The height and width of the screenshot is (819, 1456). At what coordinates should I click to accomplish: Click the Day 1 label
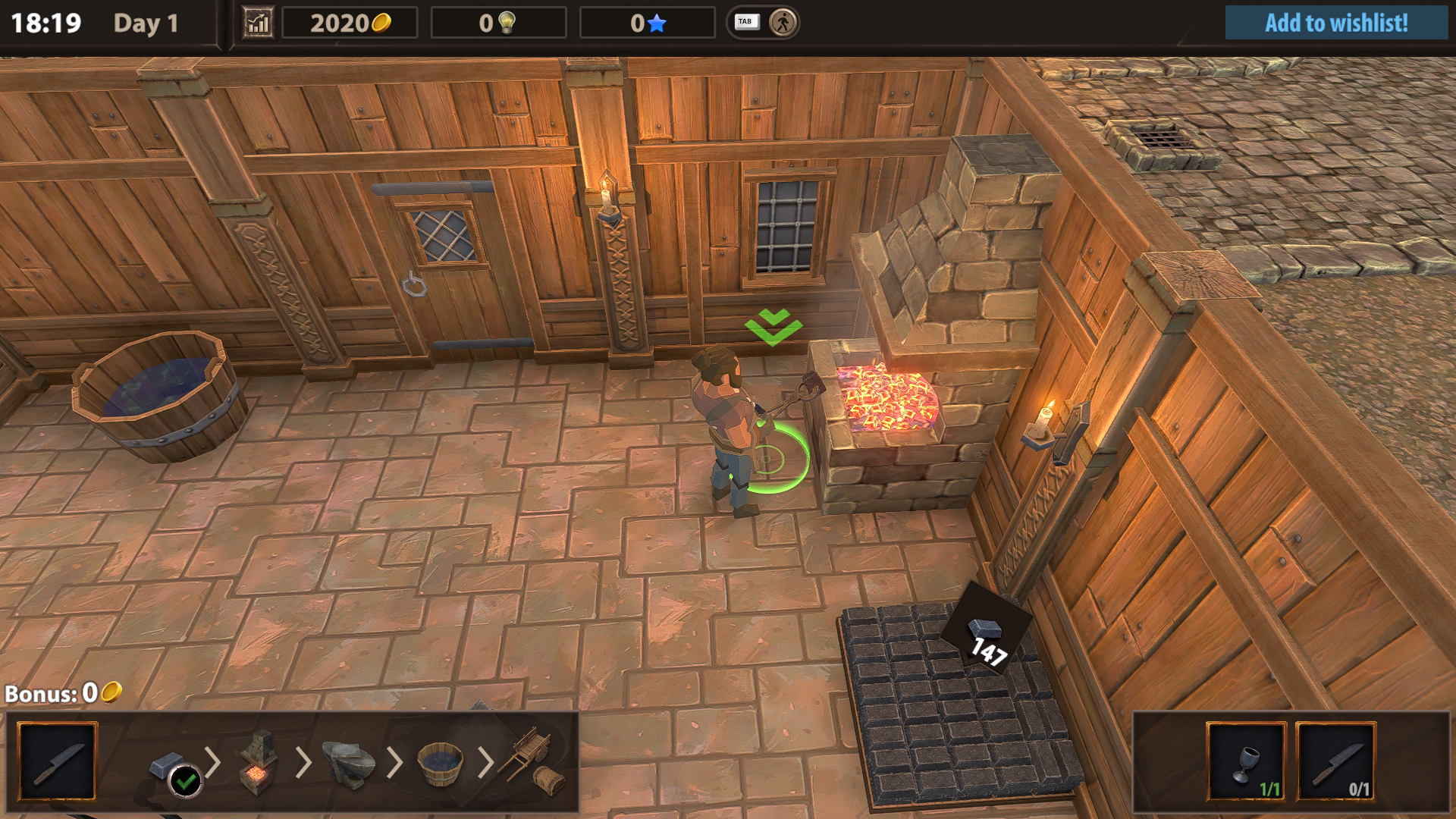pos(146,24)
